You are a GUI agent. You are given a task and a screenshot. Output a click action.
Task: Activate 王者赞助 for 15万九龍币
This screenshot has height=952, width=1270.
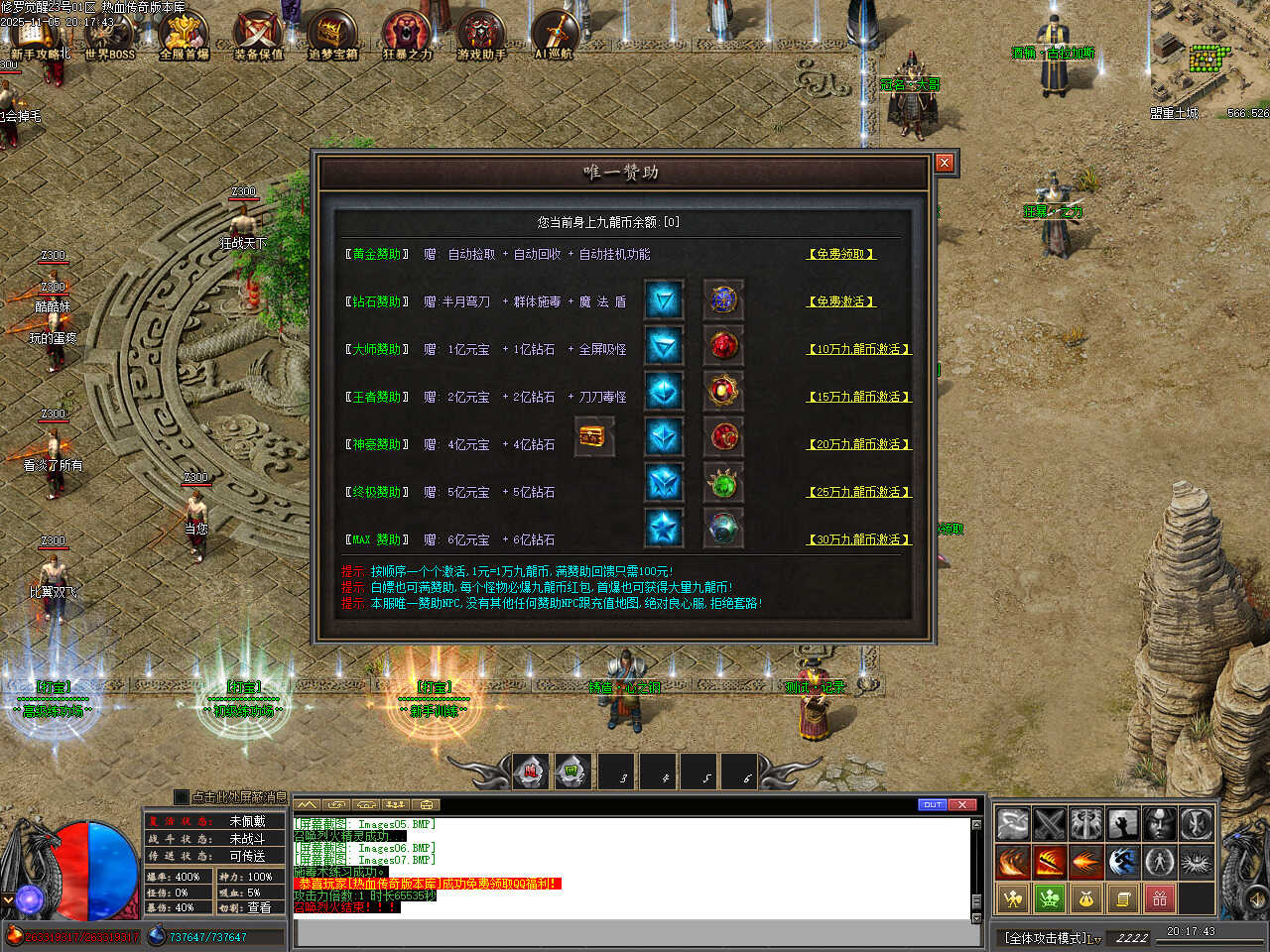coord(859,397)
